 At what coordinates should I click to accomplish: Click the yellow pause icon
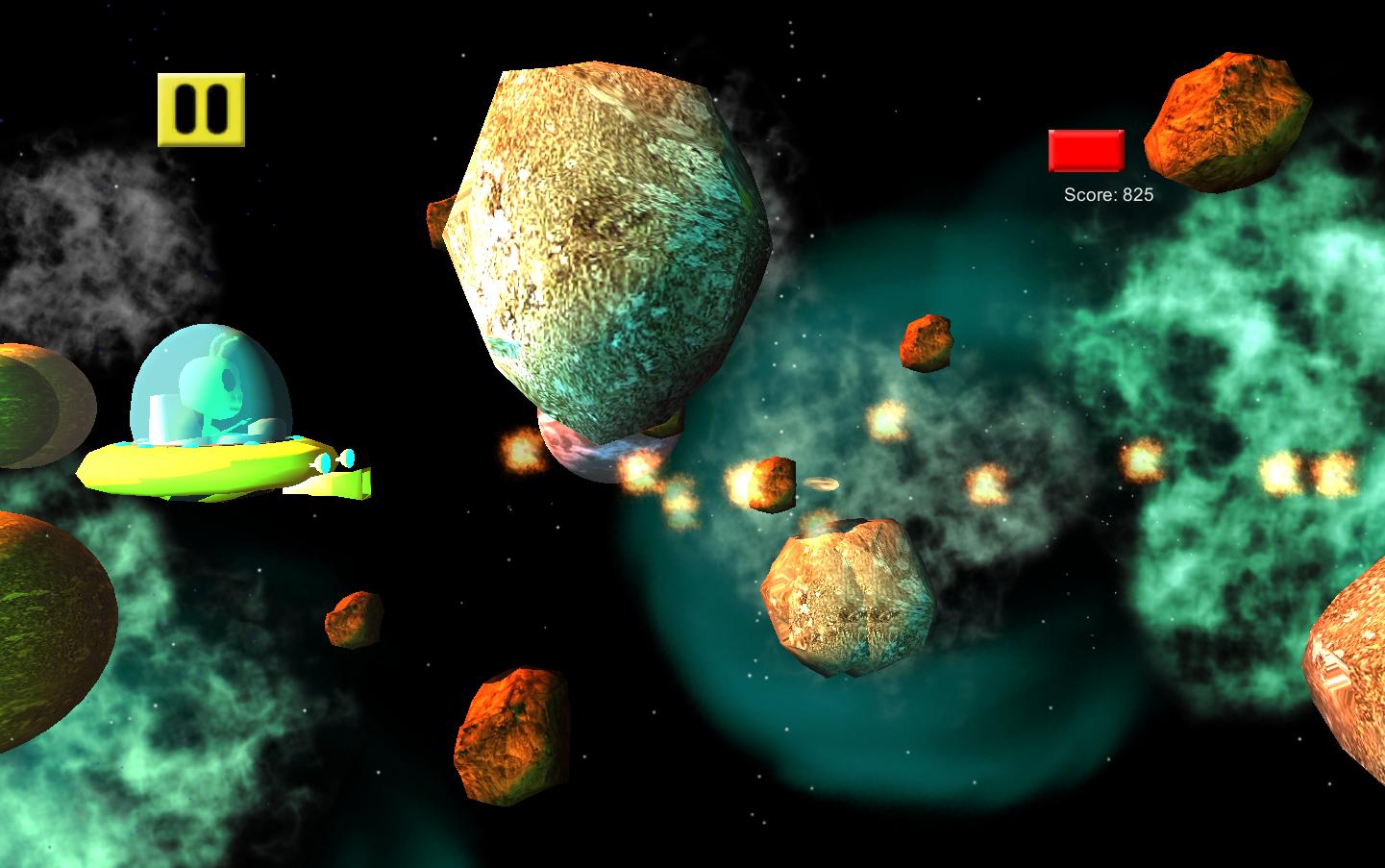pos(201,109)
